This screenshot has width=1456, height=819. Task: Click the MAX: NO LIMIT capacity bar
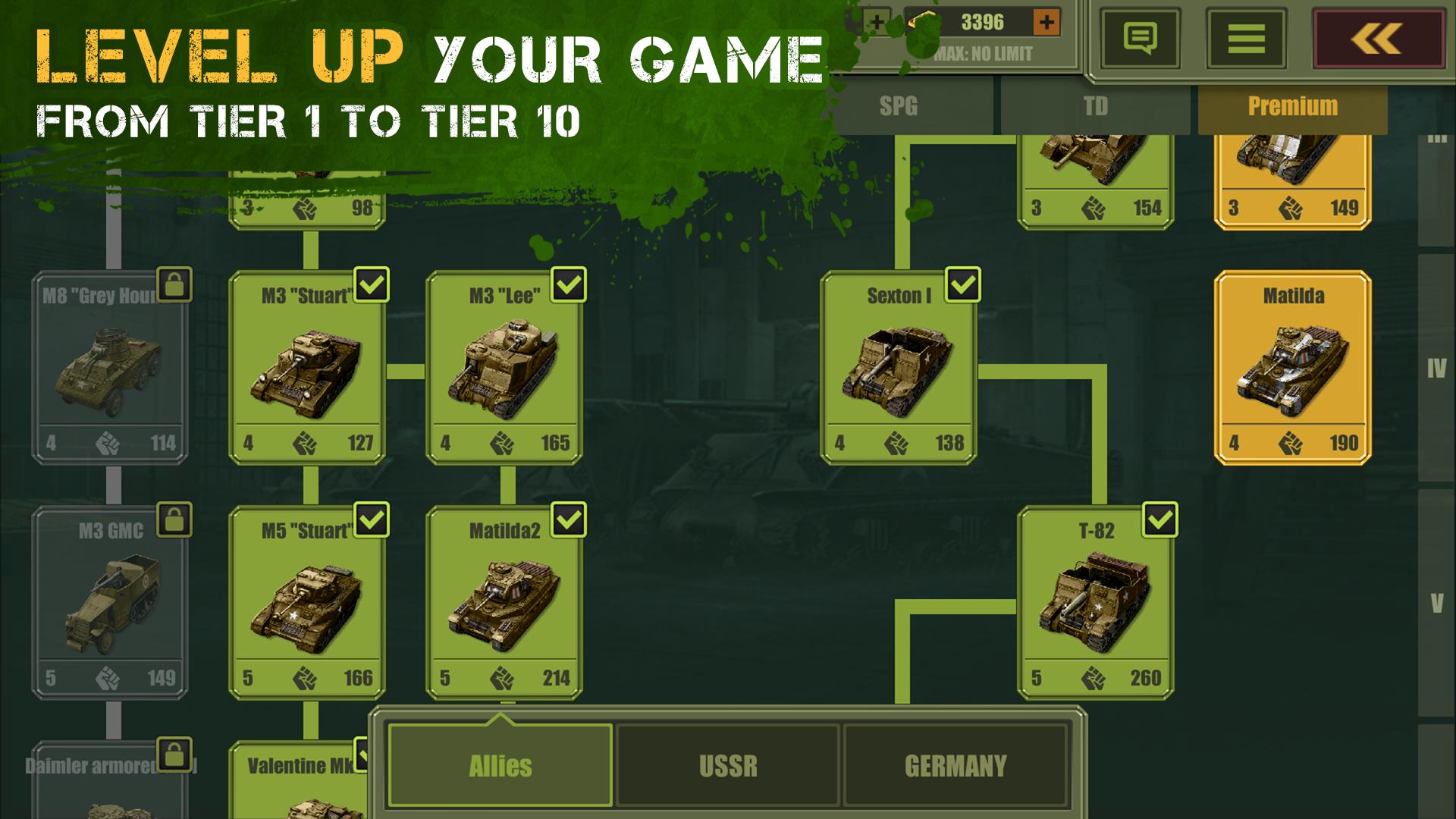click(981, 54)
